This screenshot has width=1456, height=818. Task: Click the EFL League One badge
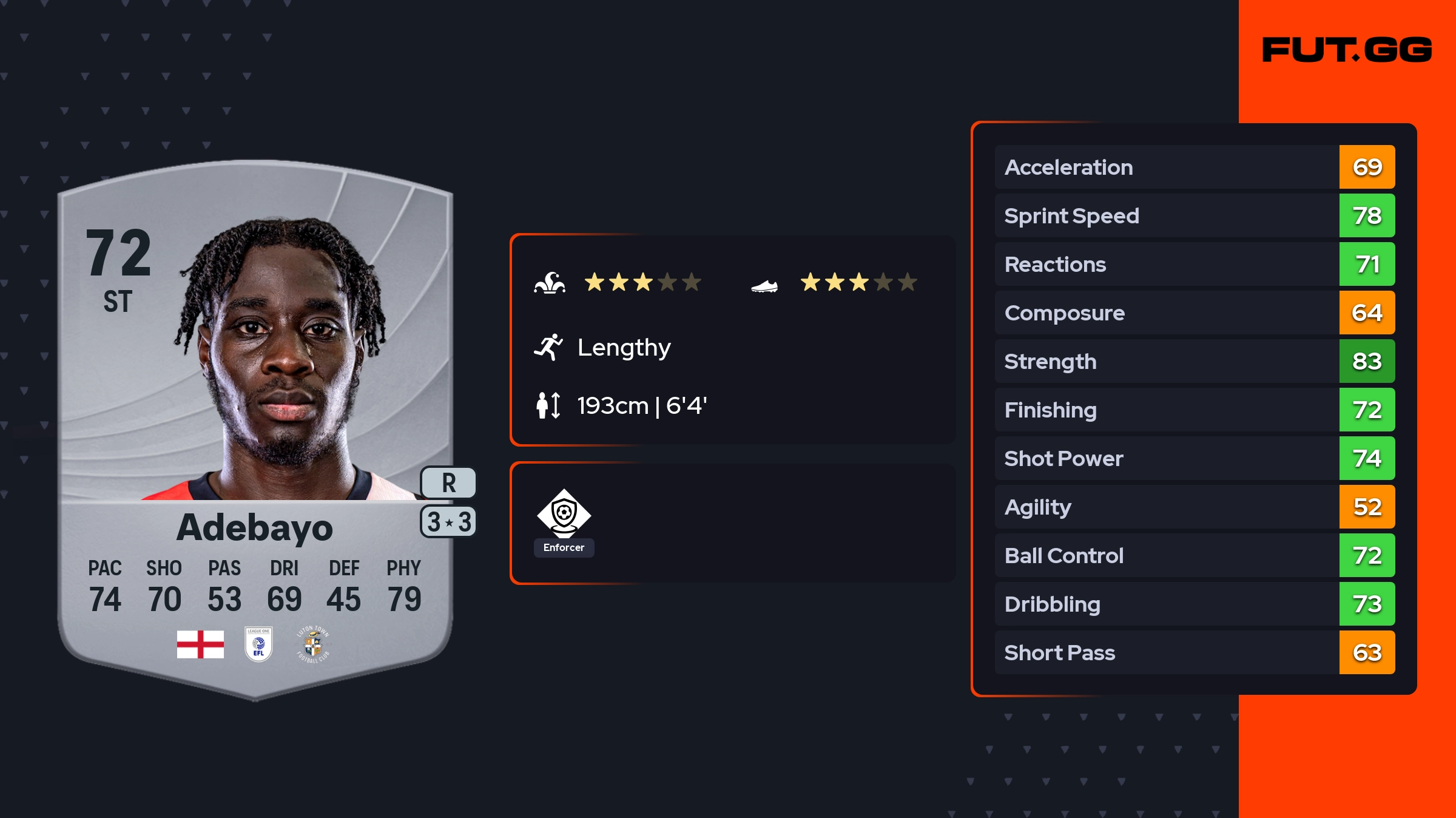point(258,644)
